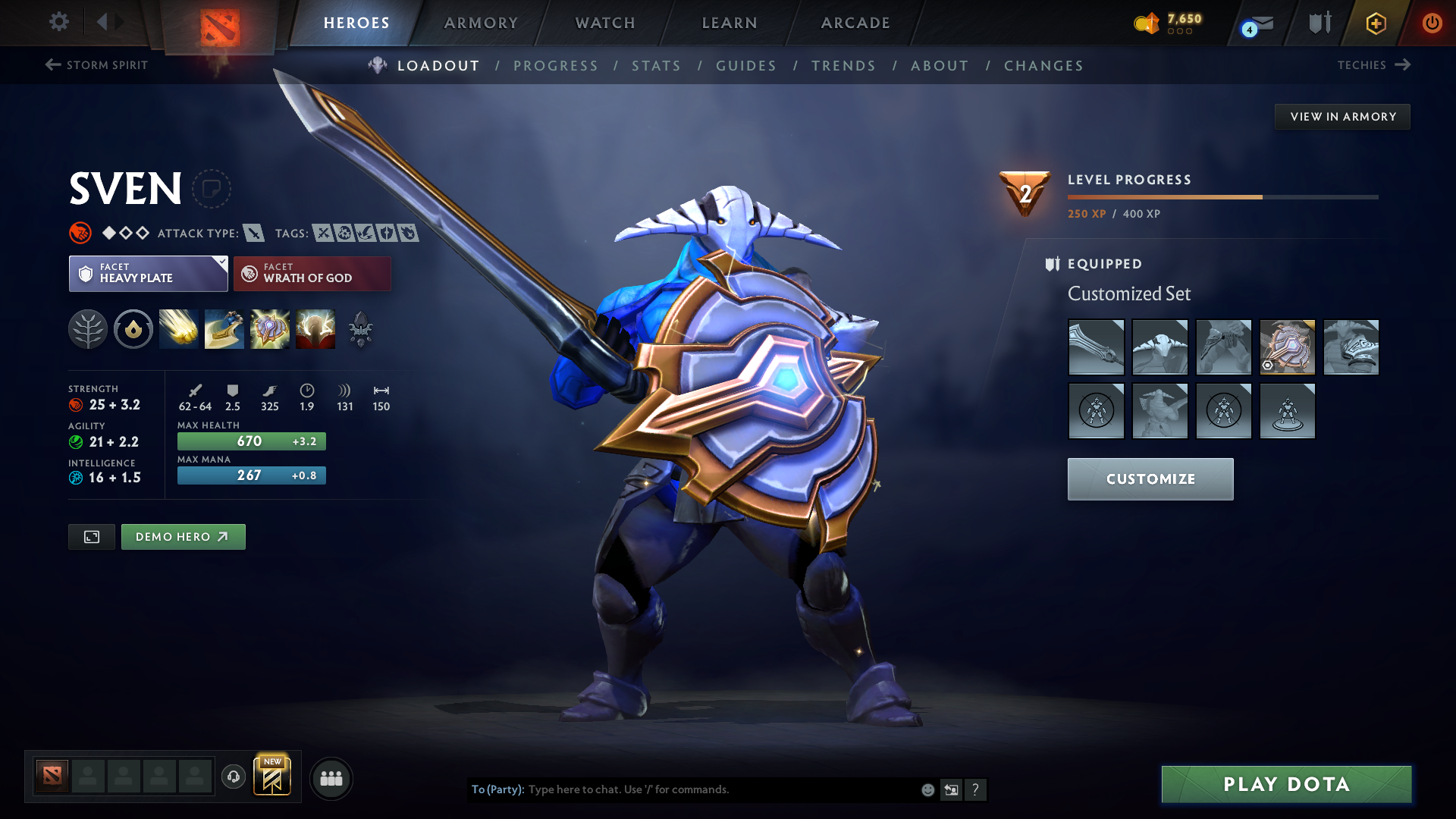The height and width of the screenshot is (819, 1456).
Task: Click Sven's innate ability icon
Action: (133, 329)
